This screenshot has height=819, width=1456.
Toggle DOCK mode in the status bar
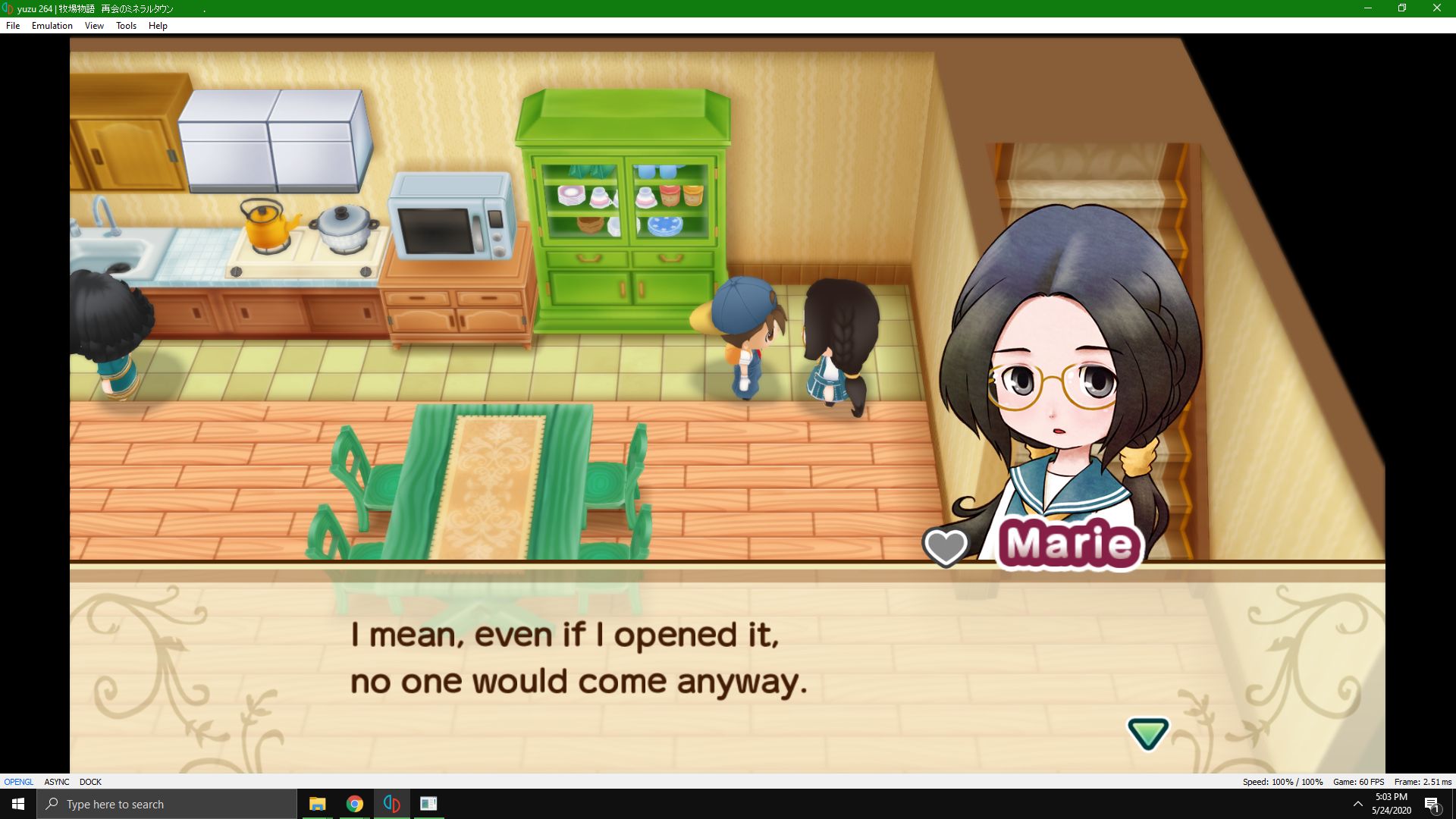pyautogui.click(x=91, y=782)
